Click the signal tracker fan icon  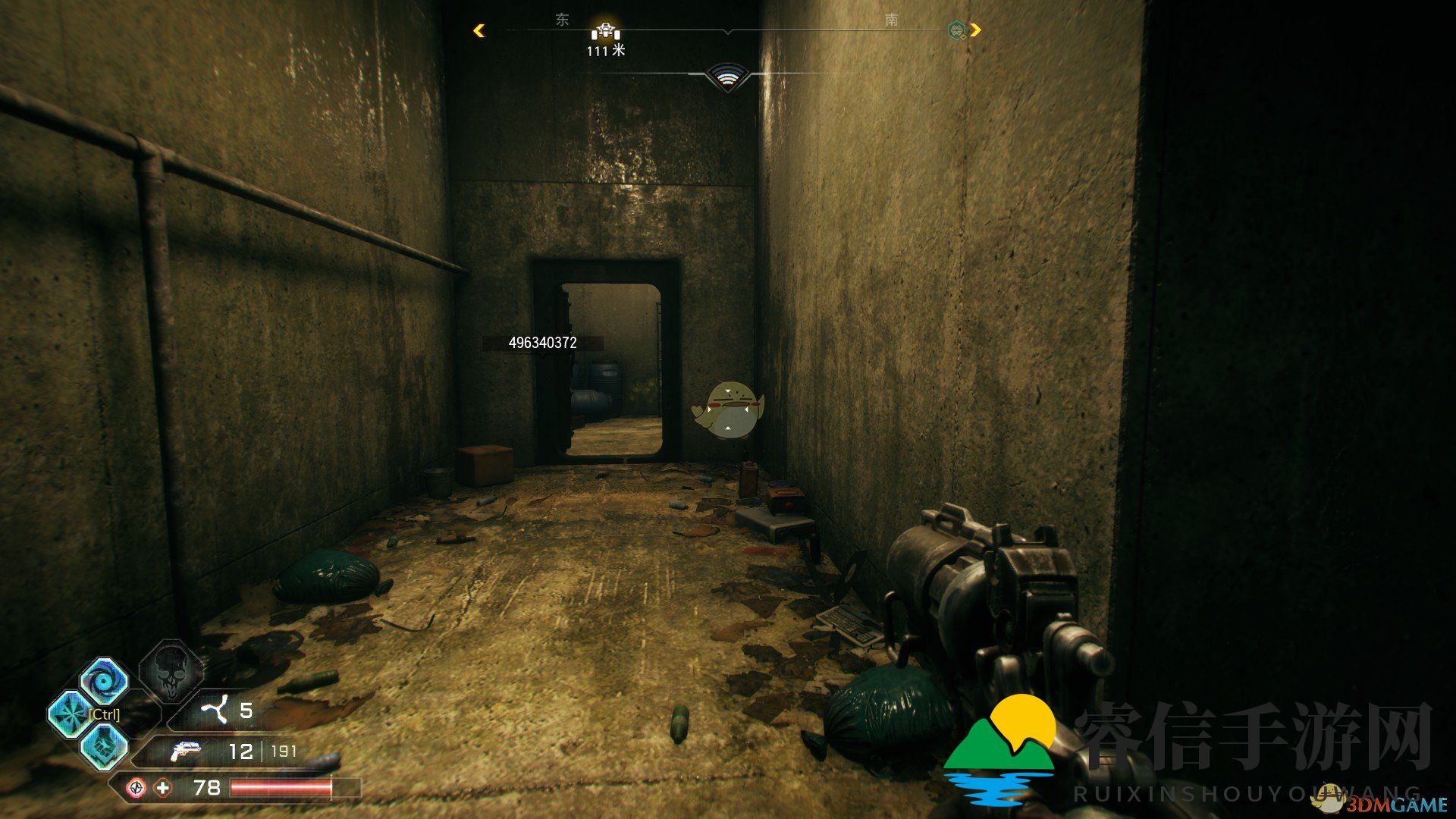click(726, 77)
